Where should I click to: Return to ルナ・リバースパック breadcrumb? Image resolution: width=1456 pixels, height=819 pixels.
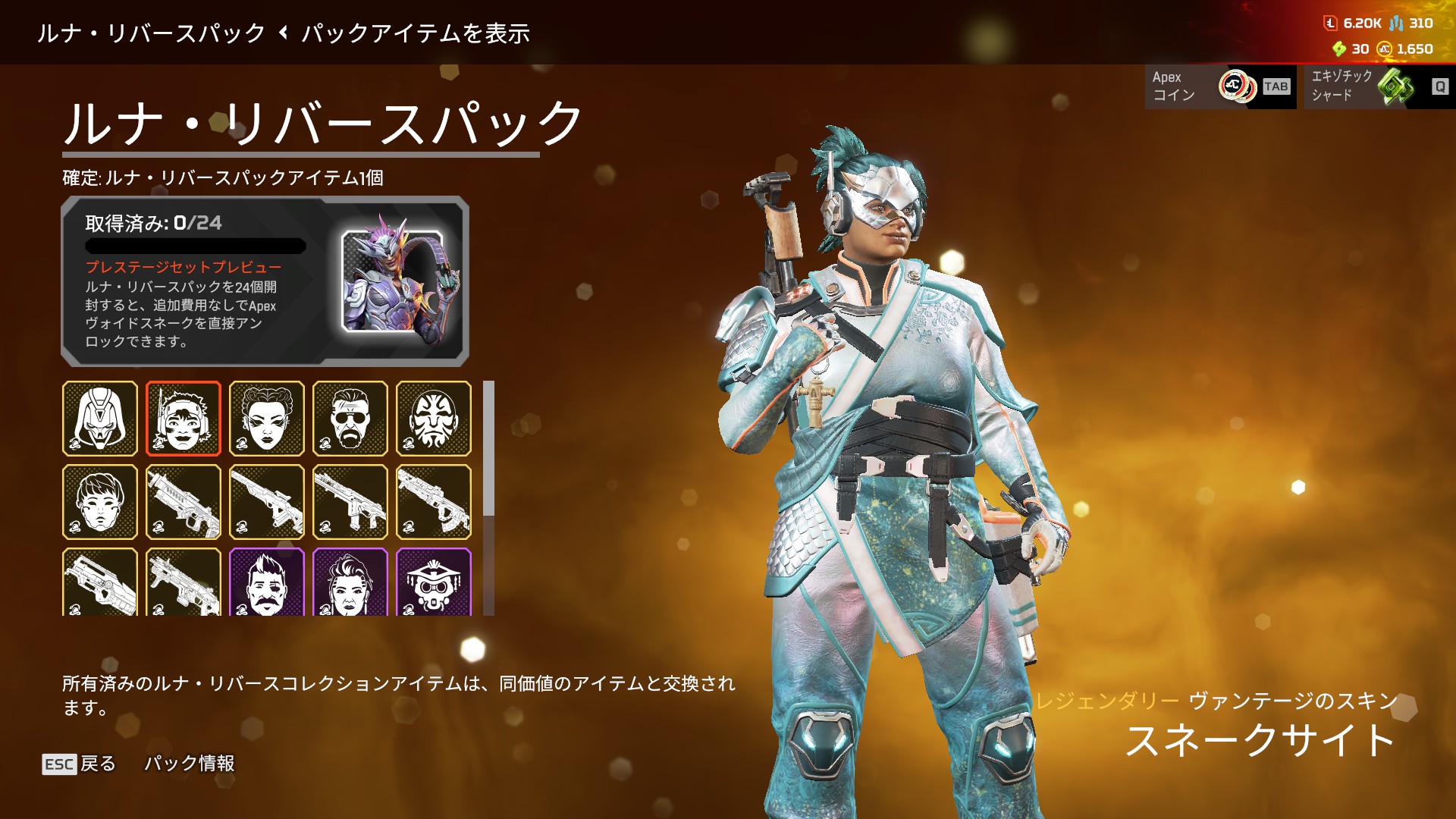click(151, 33)
